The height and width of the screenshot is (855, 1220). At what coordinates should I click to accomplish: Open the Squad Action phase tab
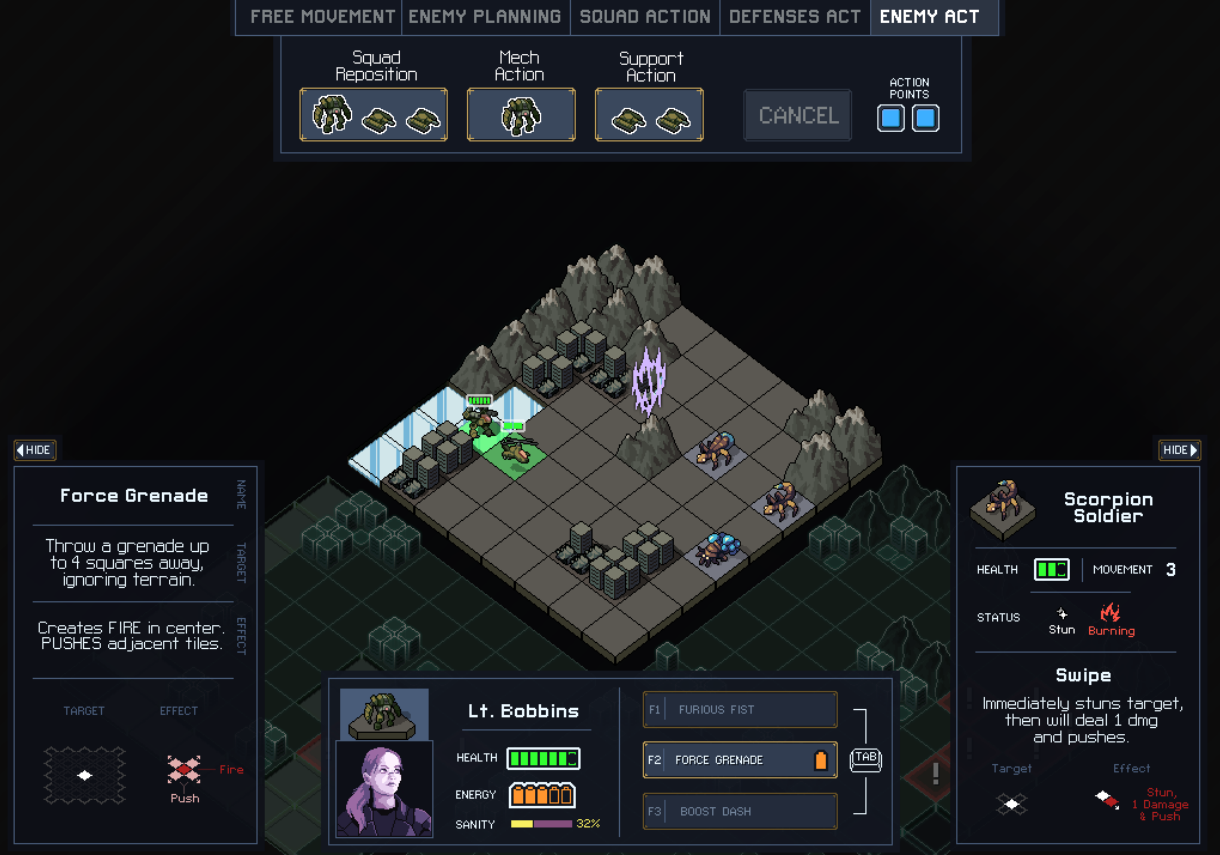(645, 17)
